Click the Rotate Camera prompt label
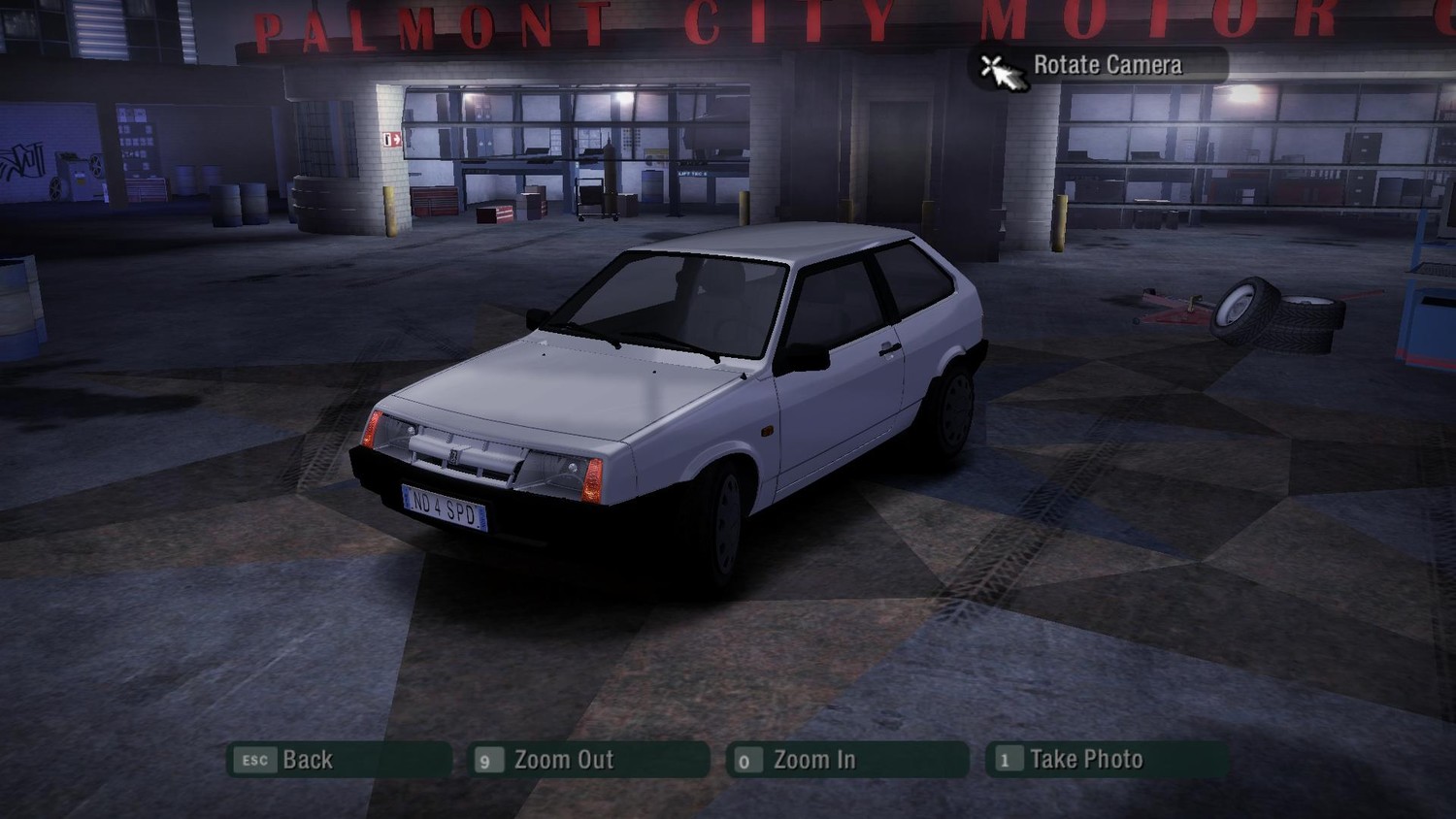 [x=1107, y=65]
